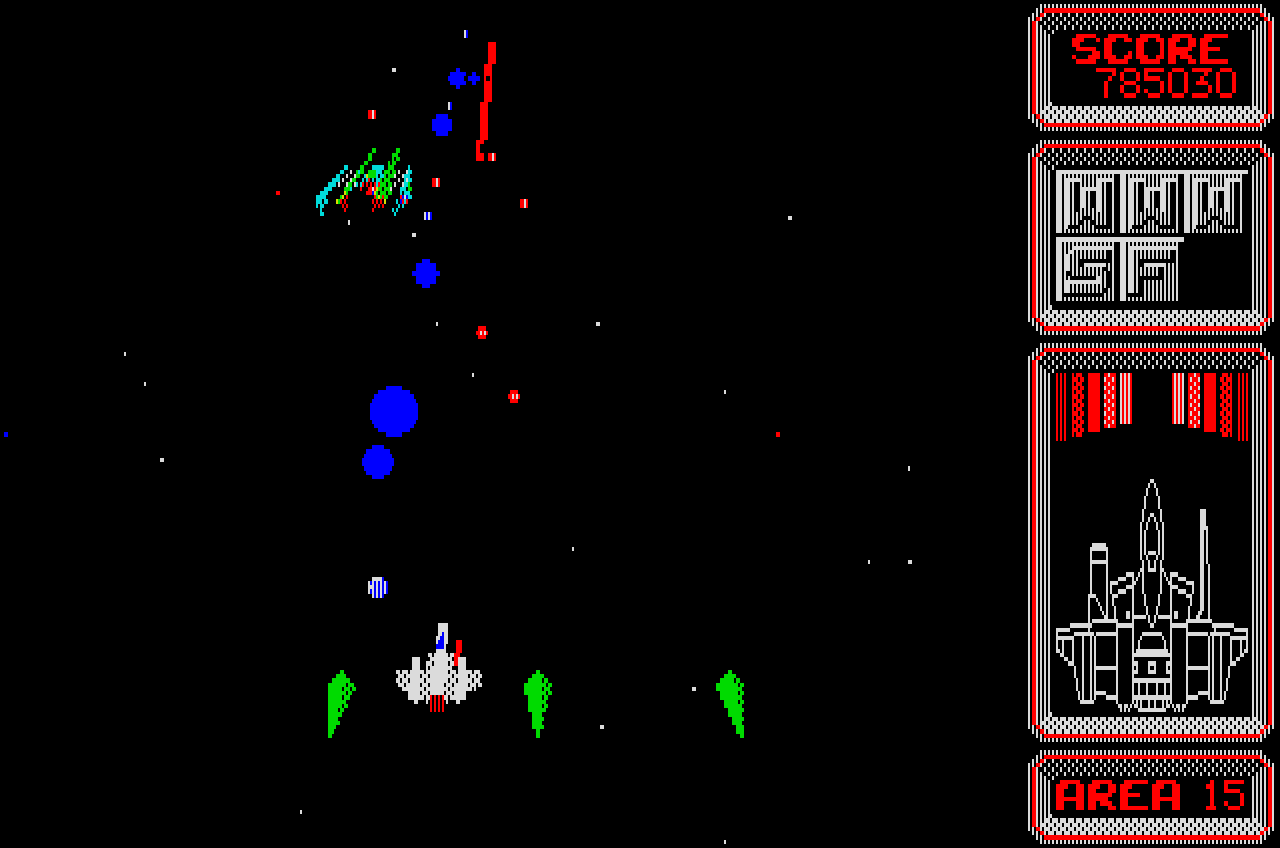Select the SCORE header label
Viewport: 1280px width, 848px height.
1147,47
